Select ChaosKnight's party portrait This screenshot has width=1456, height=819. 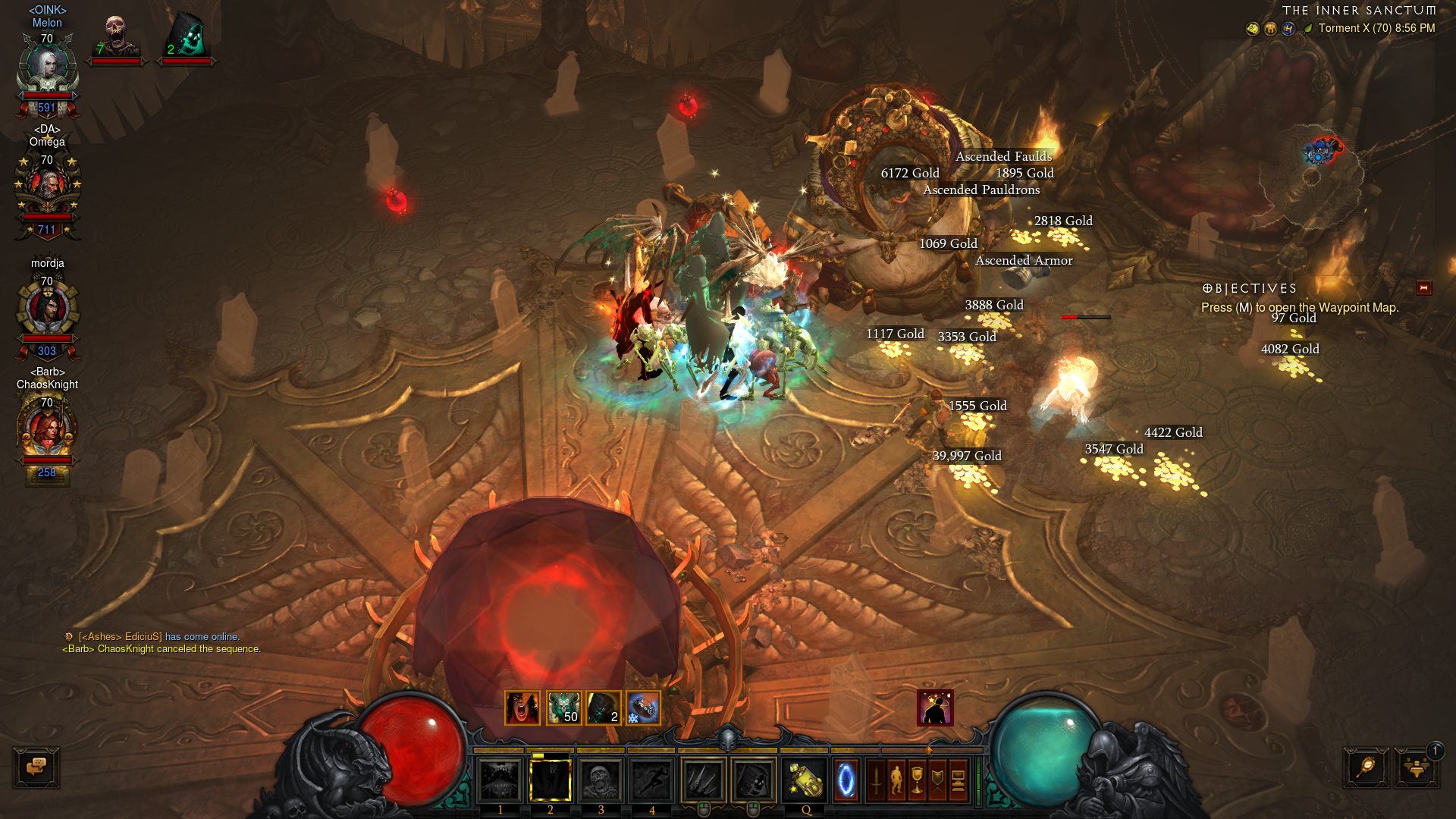(x=47, y=429)
